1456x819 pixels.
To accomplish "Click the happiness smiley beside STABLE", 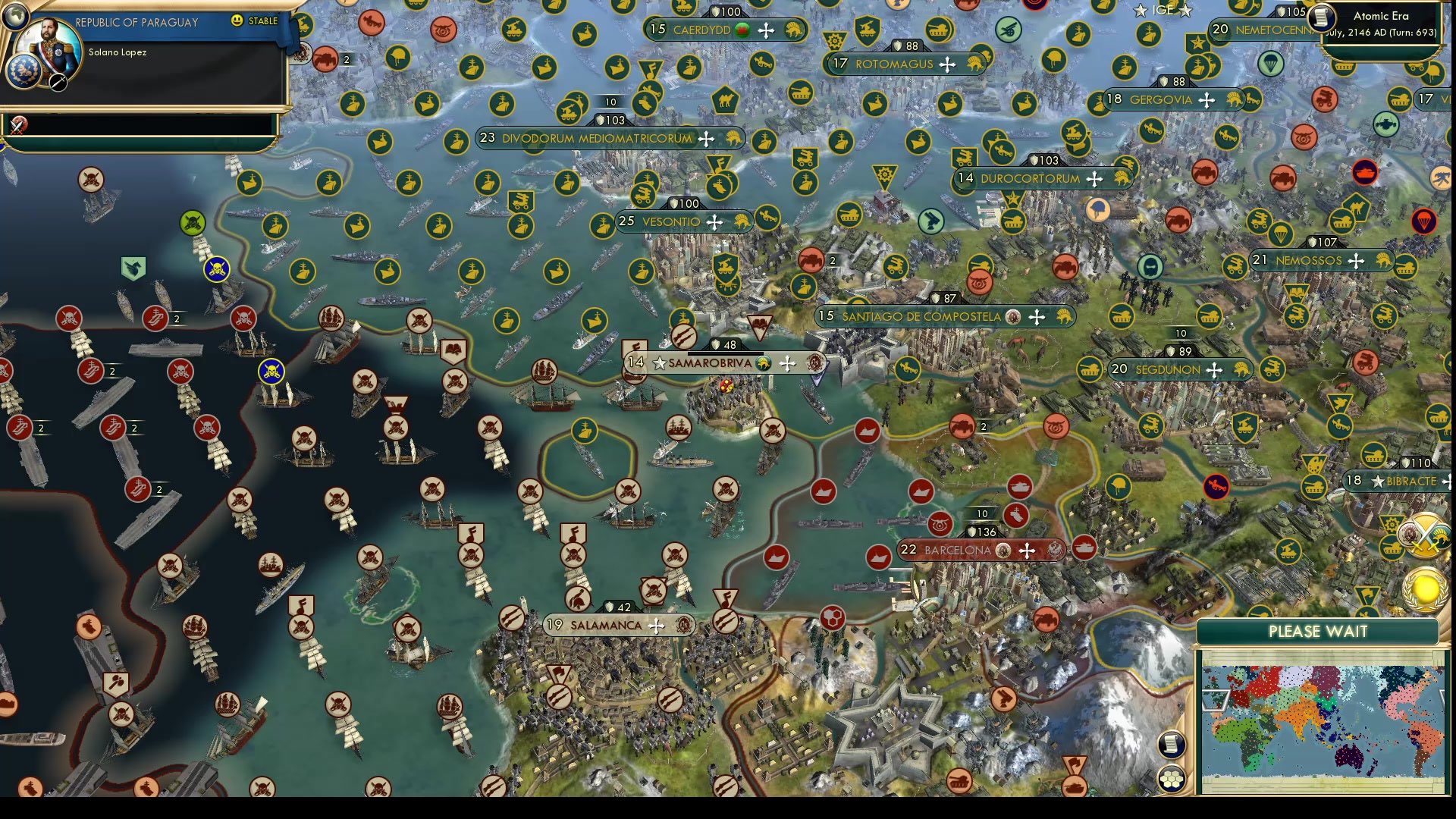I will [x=236, y=22].
